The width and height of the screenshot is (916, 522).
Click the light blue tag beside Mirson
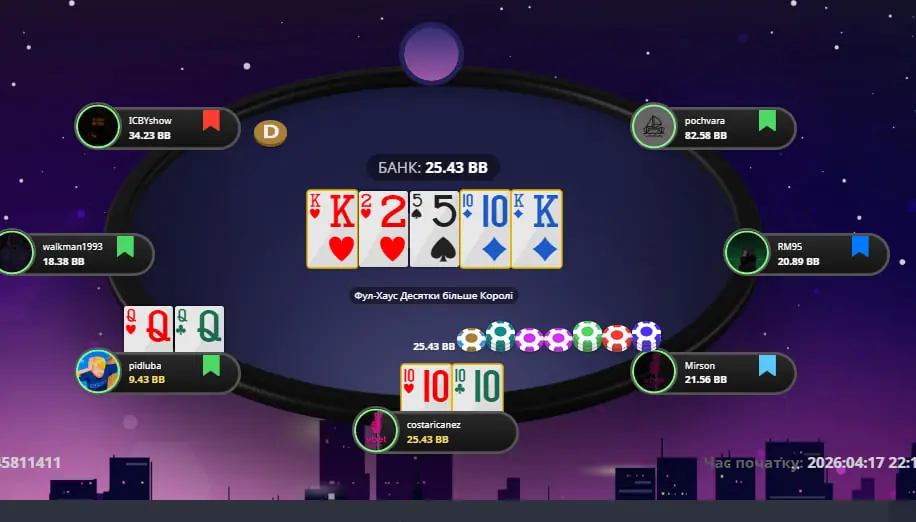tap(767, 365)
